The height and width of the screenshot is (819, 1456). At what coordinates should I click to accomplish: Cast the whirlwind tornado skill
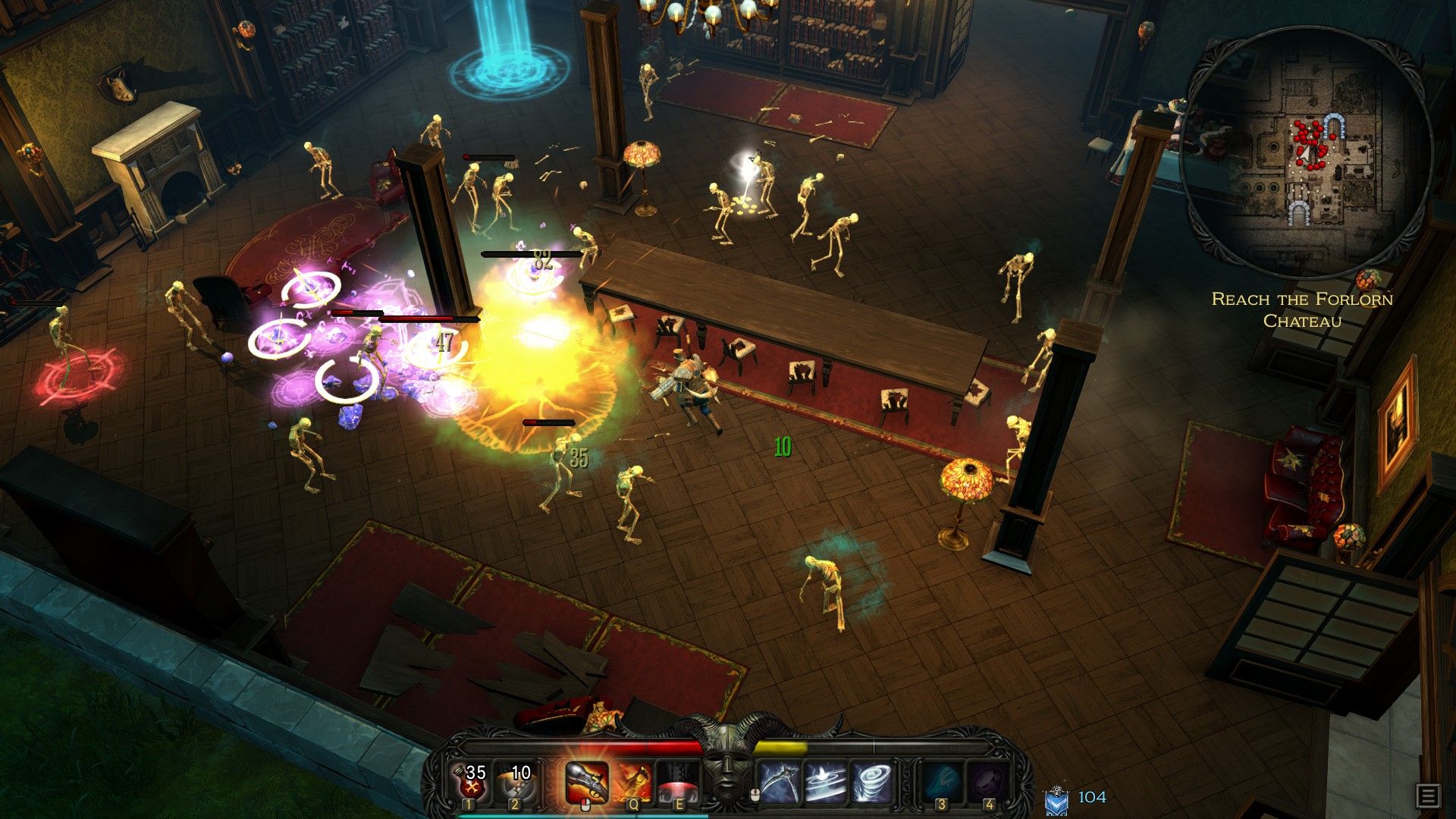pyautogui.click(x=871, y=782)
